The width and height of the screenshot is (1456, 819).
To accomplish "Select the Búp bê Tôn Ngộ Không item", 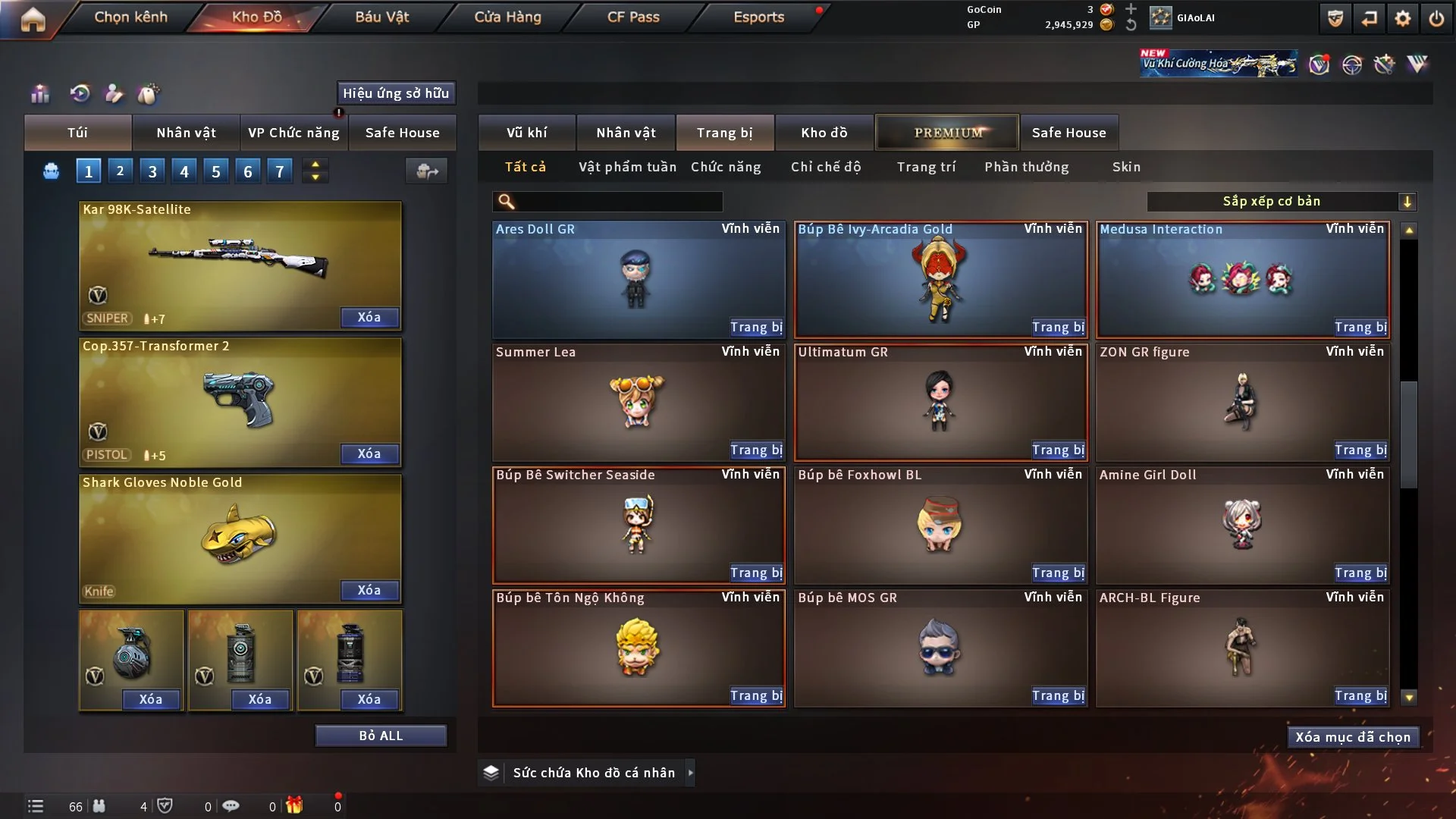I will click(x=638, y=648).
